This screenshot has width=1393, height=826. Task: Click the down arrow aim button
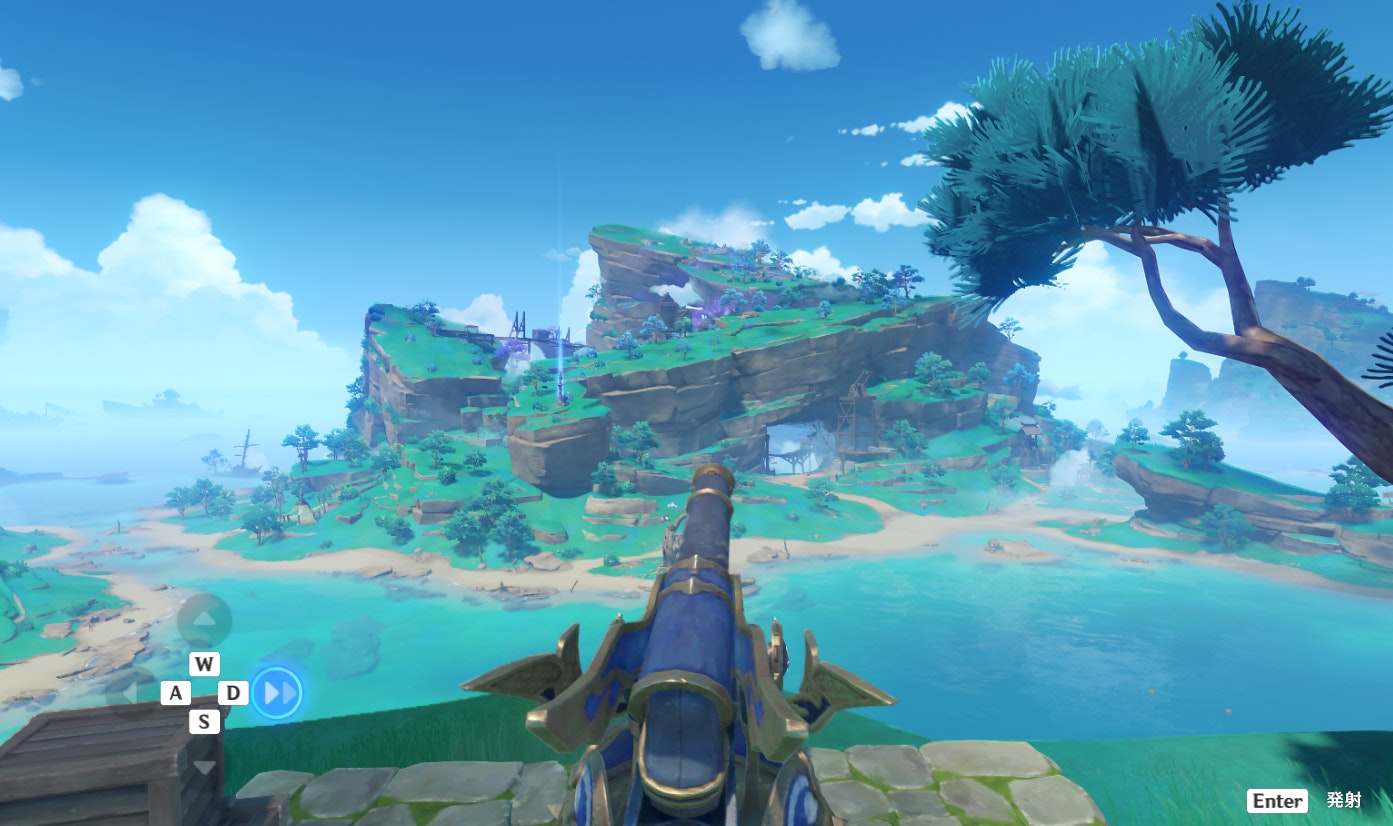[x=204, y=766]
